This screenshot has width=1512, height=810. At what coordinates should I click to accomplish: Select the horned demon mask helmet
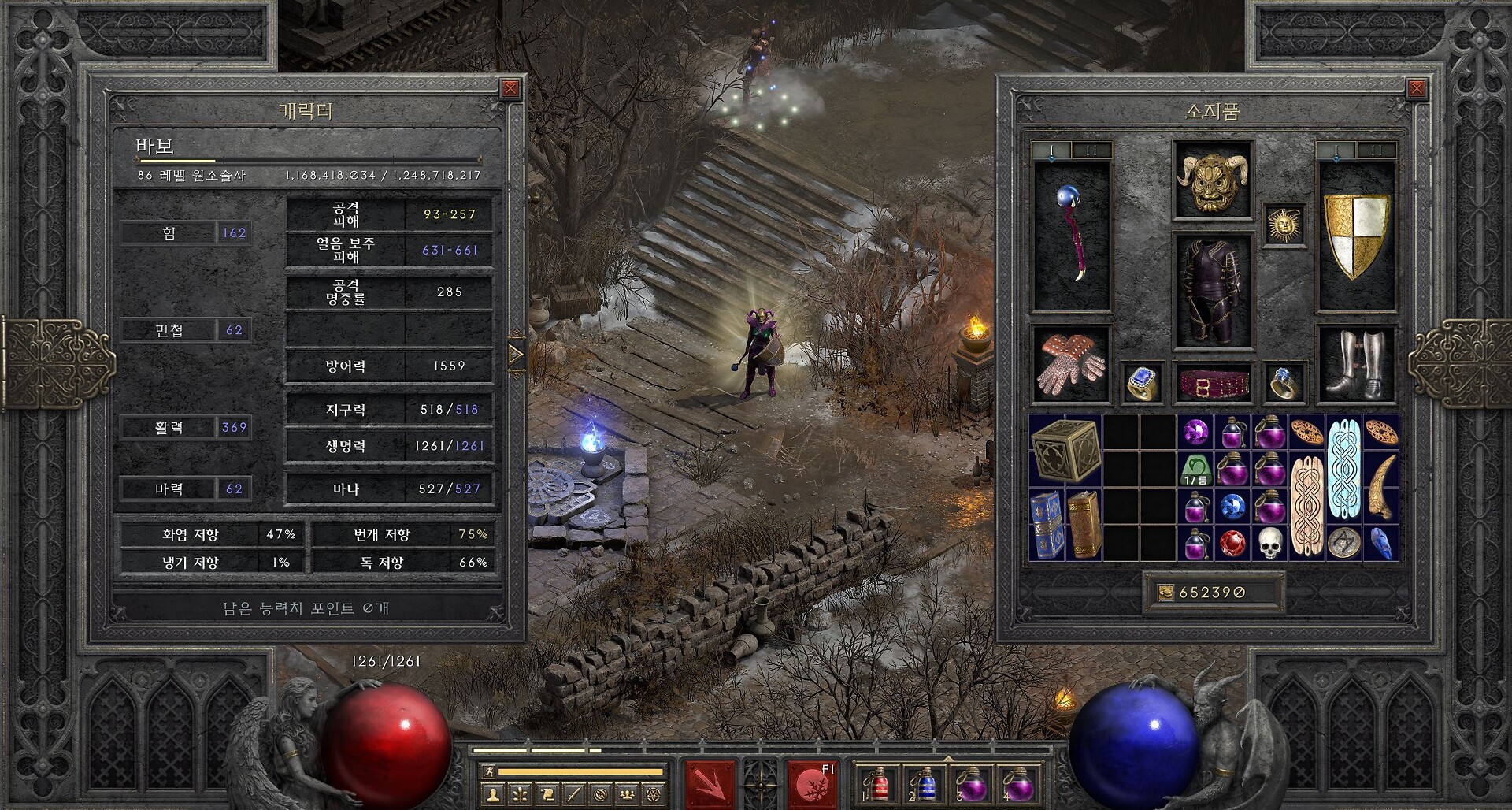tap(1212, 180)
